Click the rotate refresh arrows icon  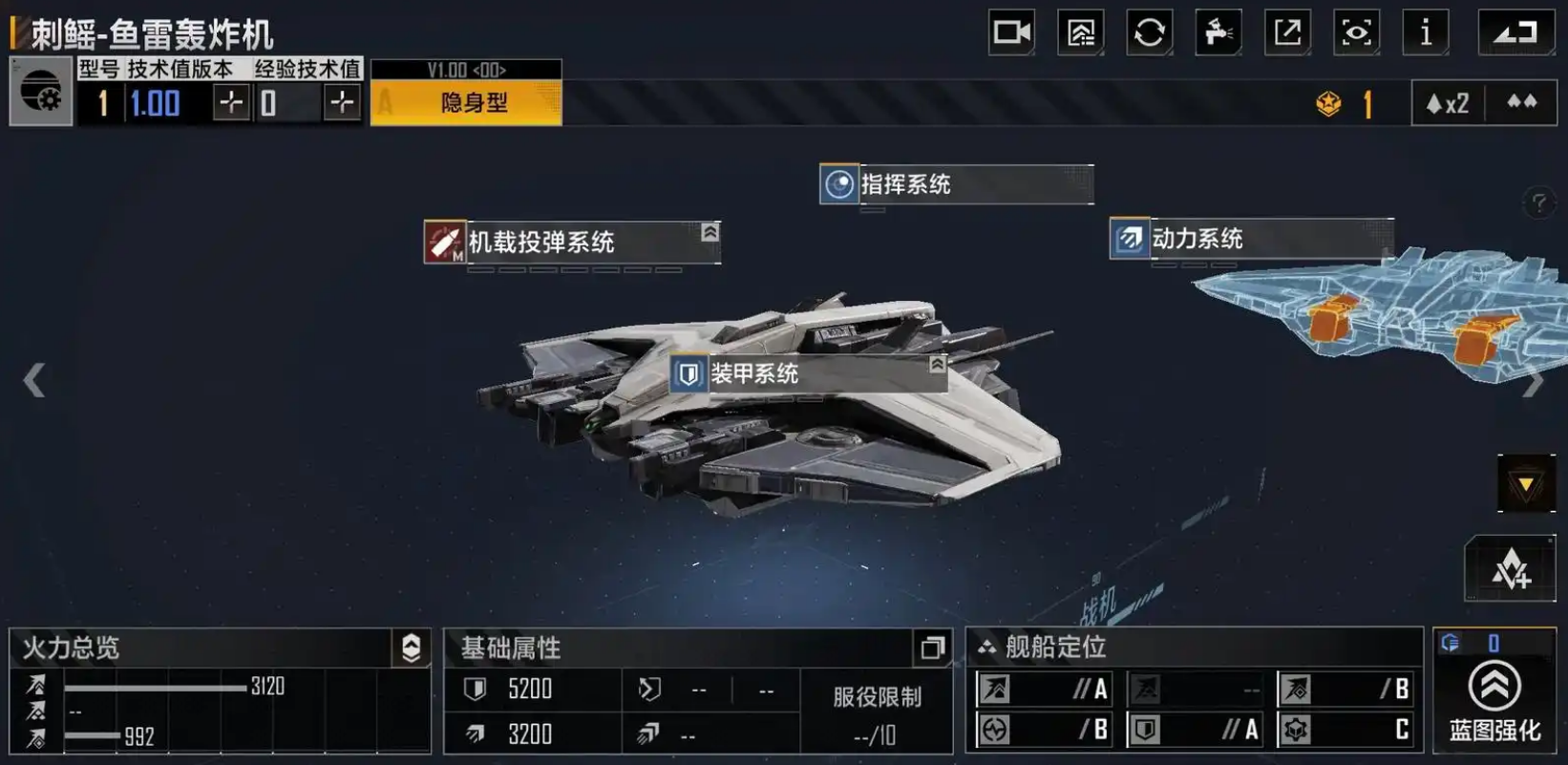pos(1150,33)
